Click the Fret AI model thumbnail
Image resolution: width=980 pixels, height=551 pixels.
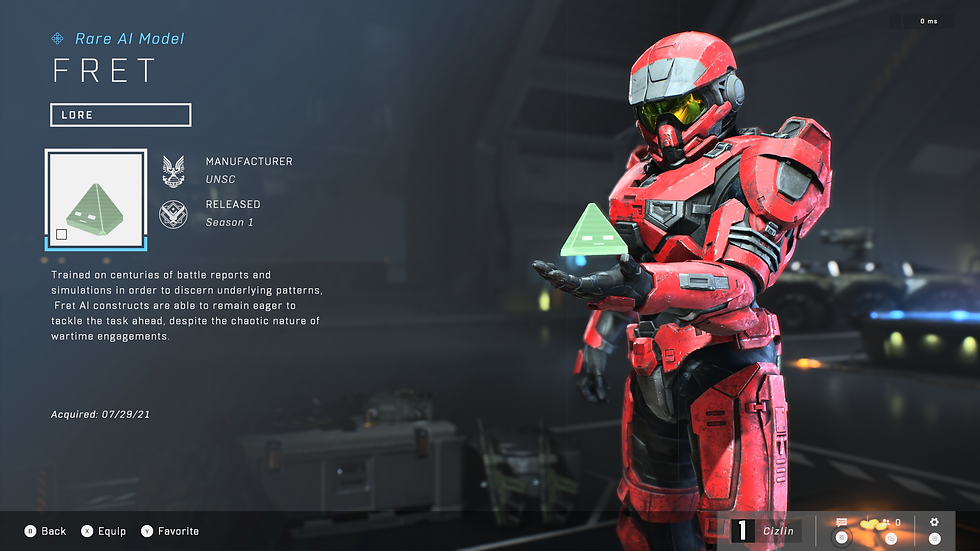[x=96, y=199]
